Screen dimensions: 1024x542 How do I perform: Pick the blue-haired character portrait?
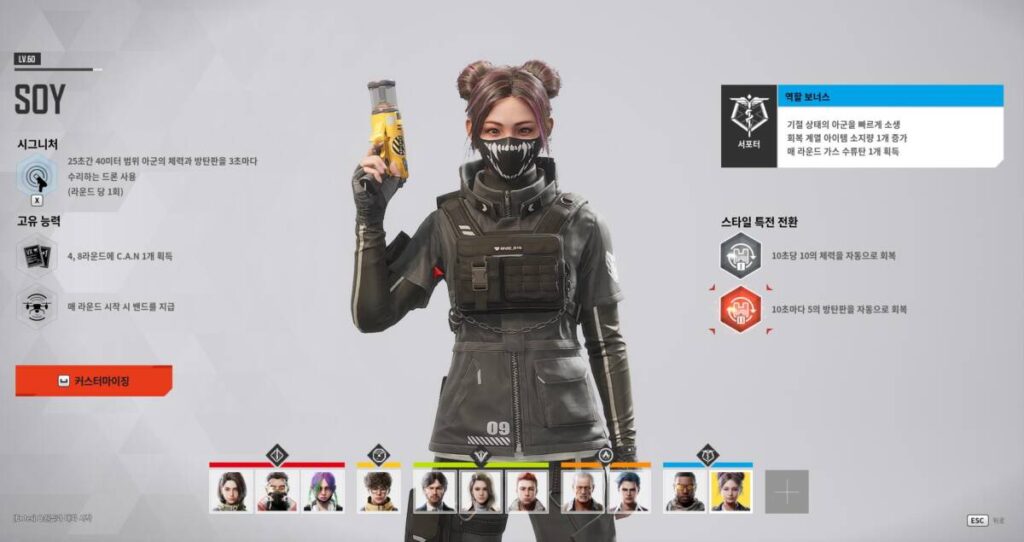click(x=628, y=491)
